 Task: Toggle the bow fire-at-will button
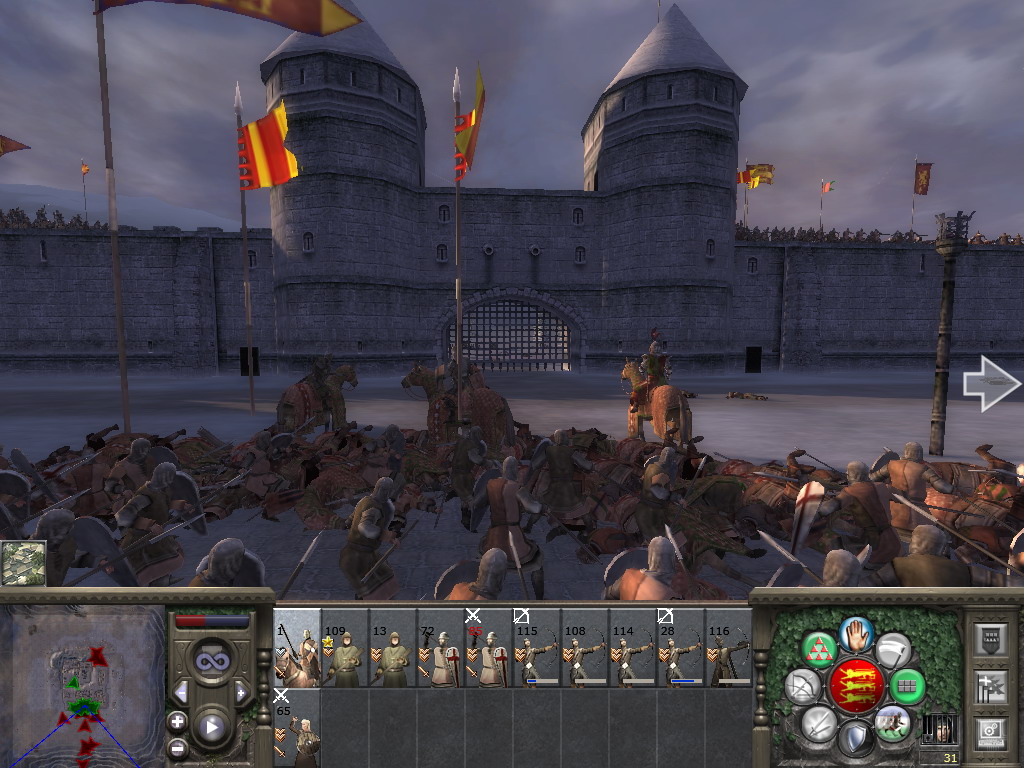pos(802,686)
